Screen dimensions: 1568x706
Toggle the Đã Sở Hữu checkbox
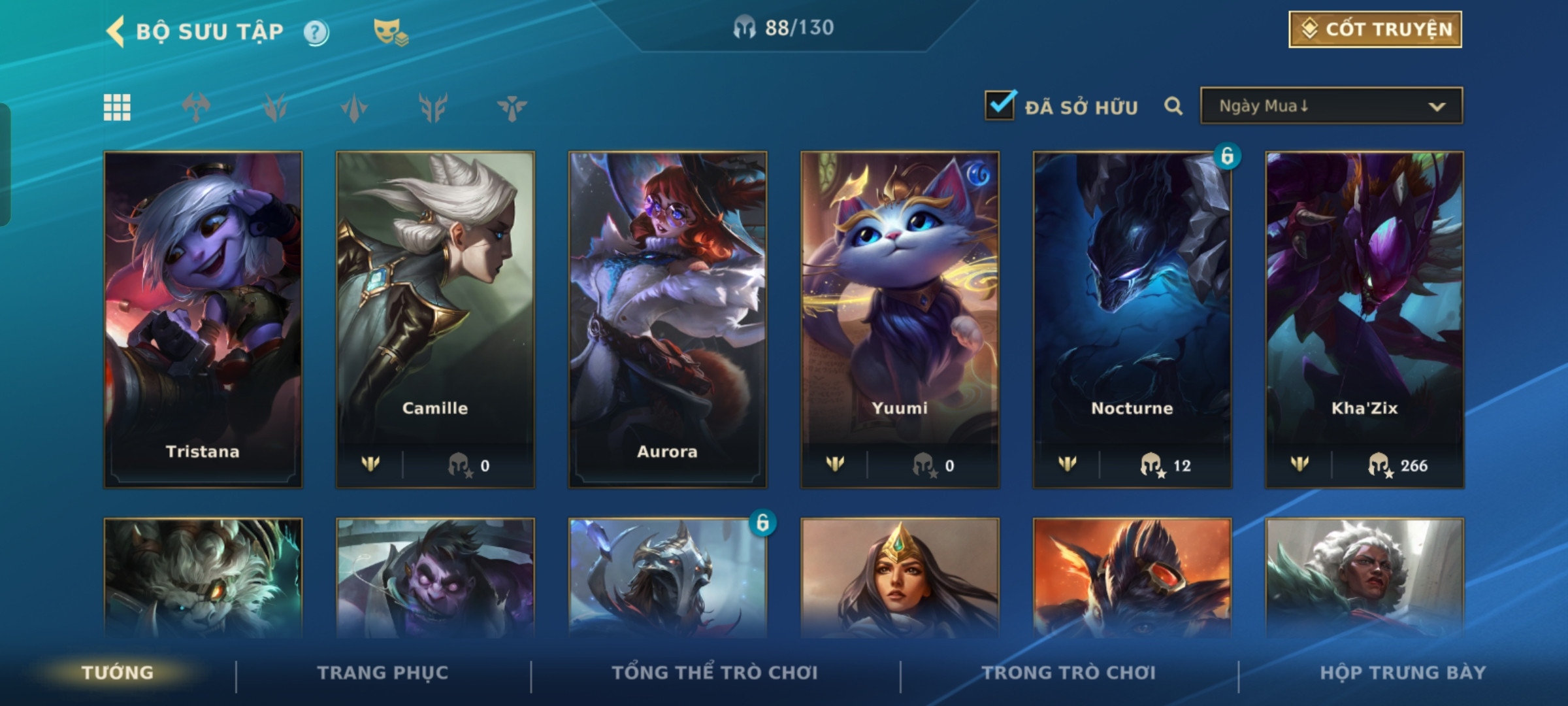[x=1000, y=106]
